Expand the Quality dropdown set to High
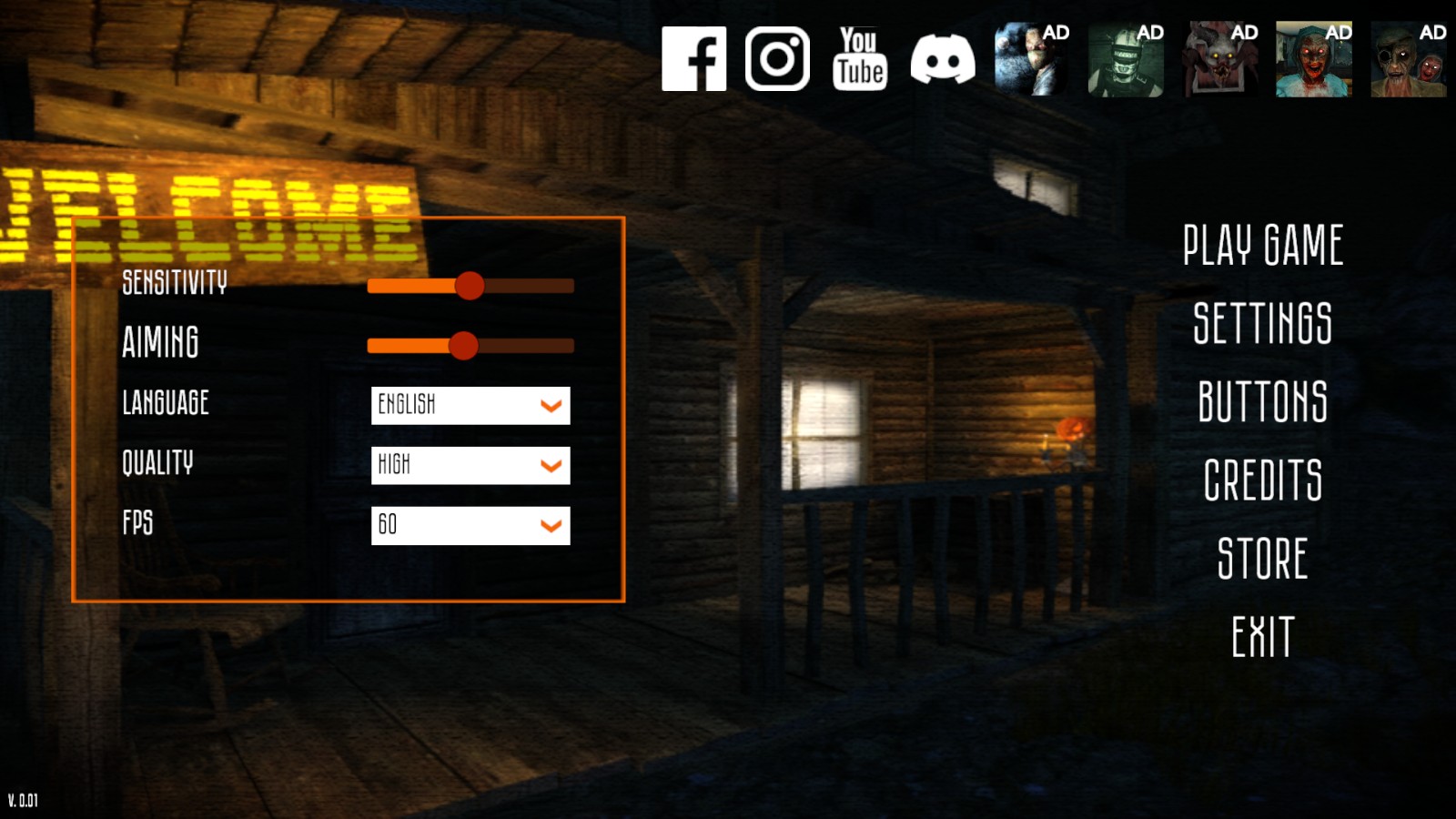Screen dimensions: 1456x819 click(x=470, y=466)
